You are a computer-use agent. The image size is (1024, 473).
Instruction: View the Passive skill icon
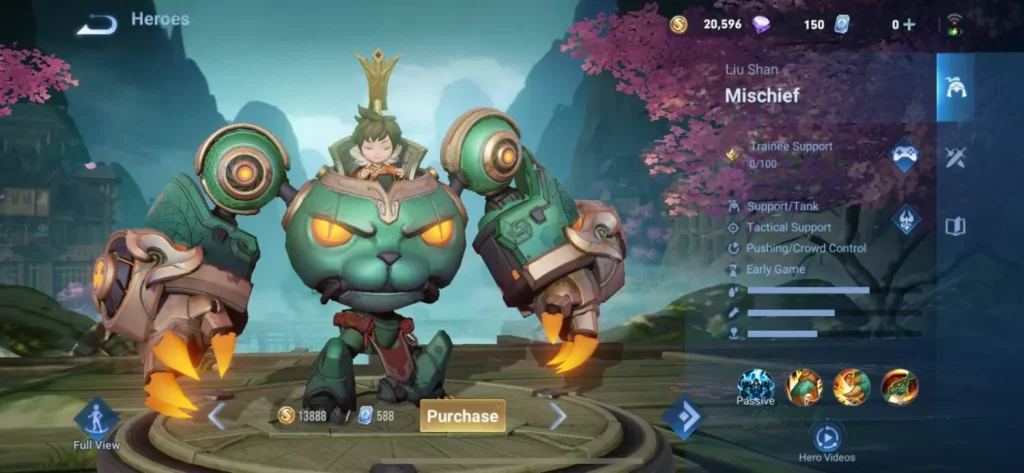tap(756, 385)
